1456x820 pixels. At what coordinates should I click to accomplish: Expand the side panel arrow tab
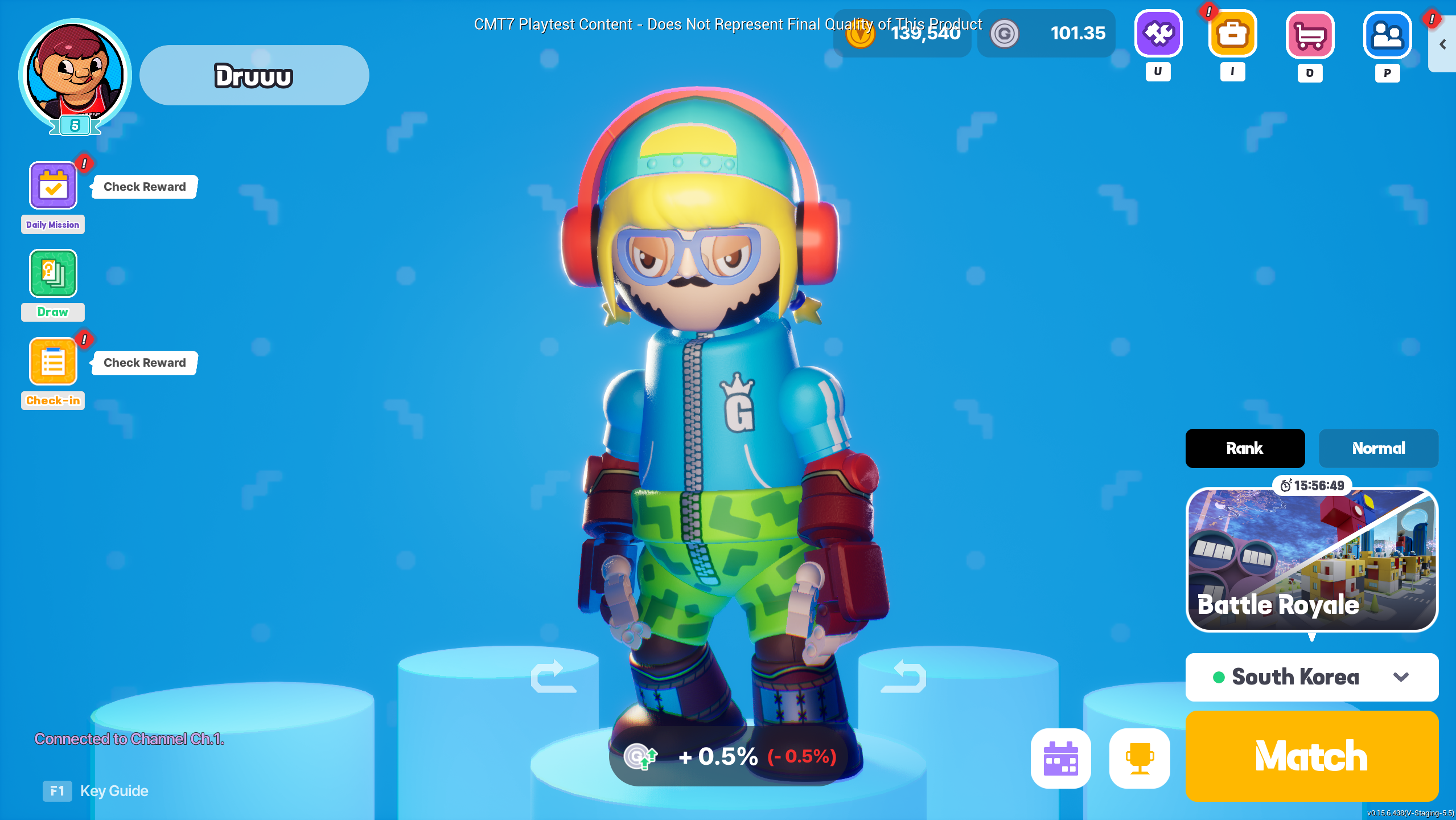tap(1442, 44)
